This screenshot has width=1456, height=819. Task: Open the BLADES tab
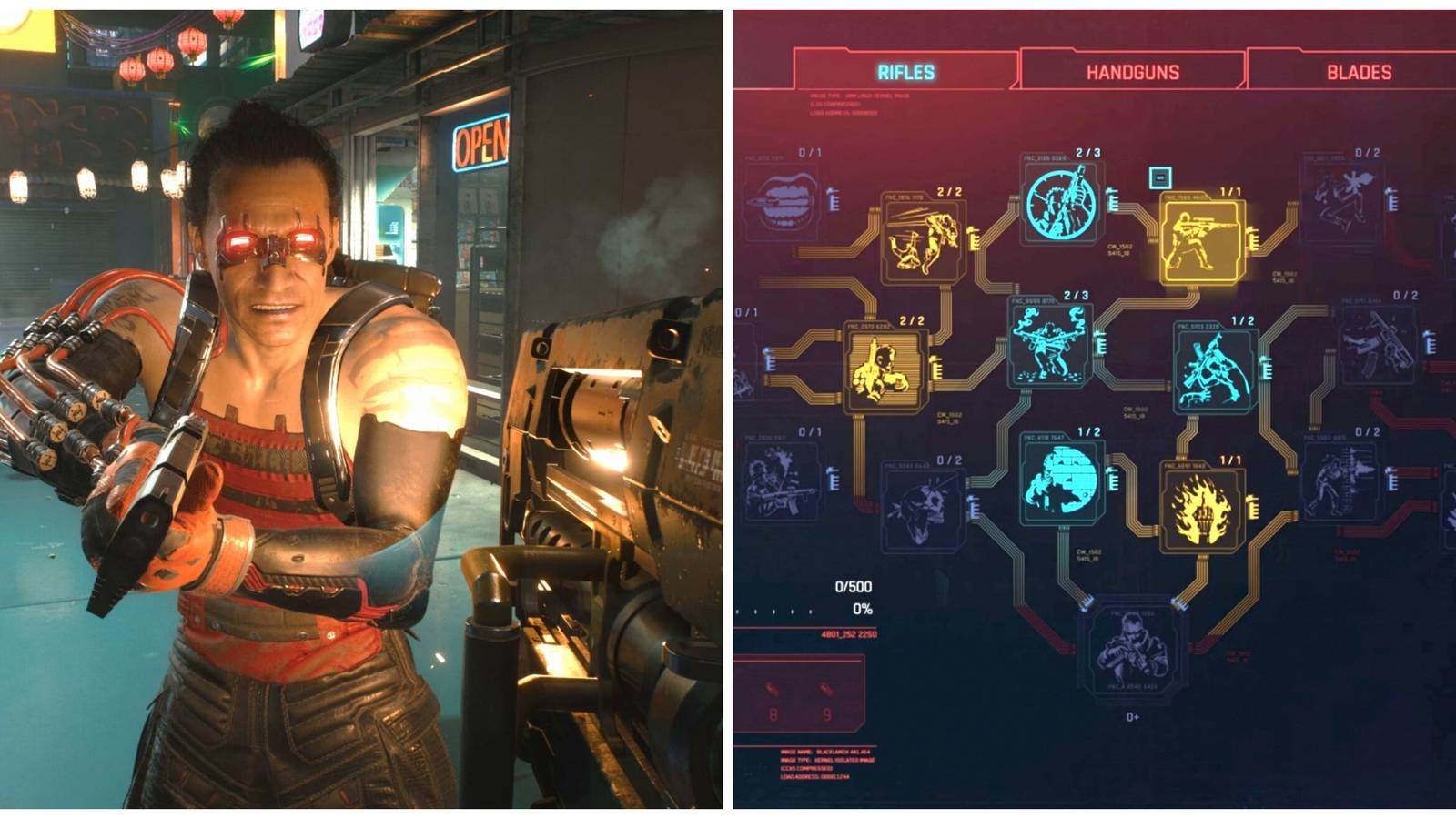pyautogui.click(x=1356, y=71)
